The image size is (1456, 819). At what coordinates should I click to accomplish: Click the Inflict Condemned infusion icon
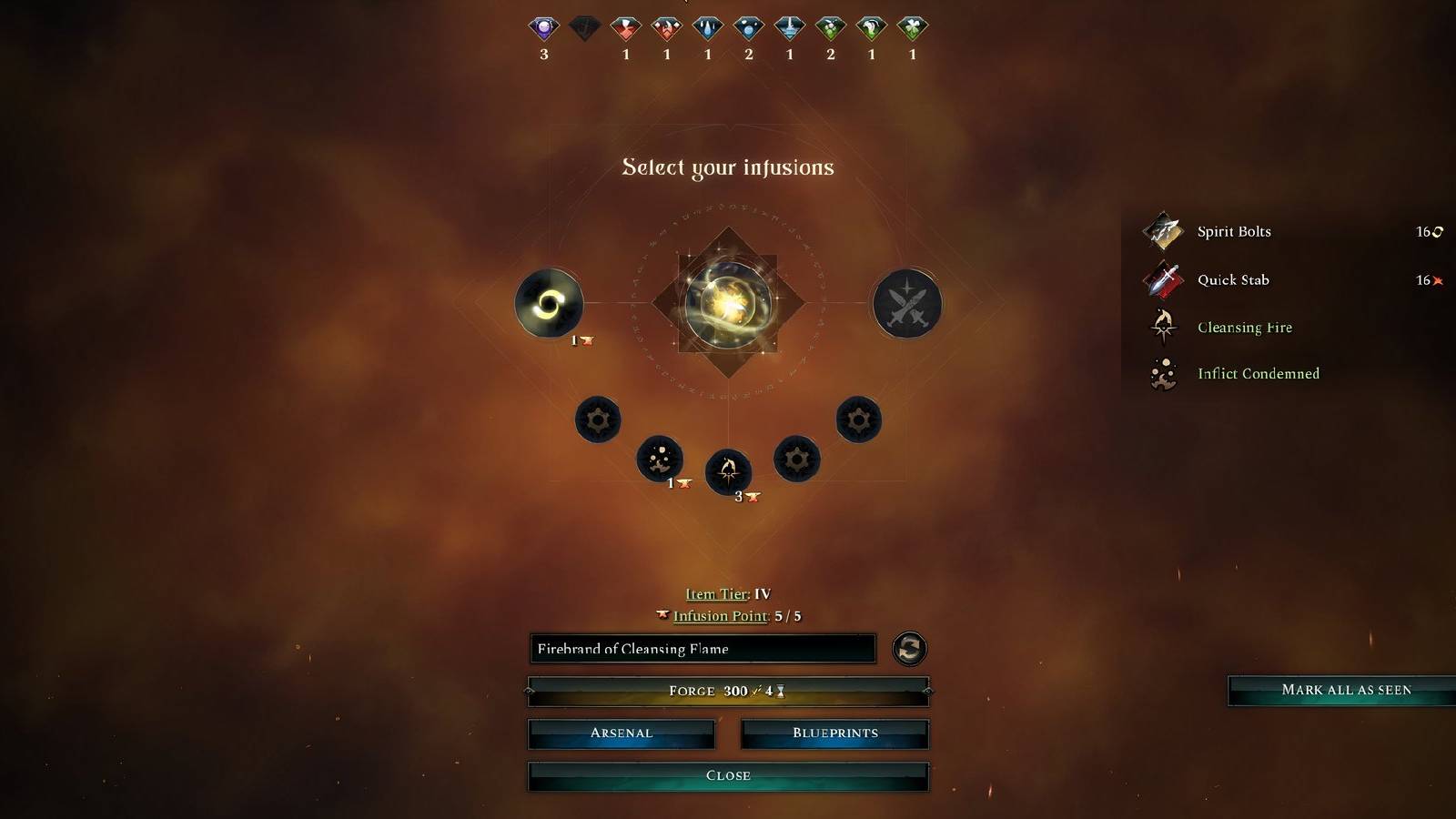click(1162, 373)
